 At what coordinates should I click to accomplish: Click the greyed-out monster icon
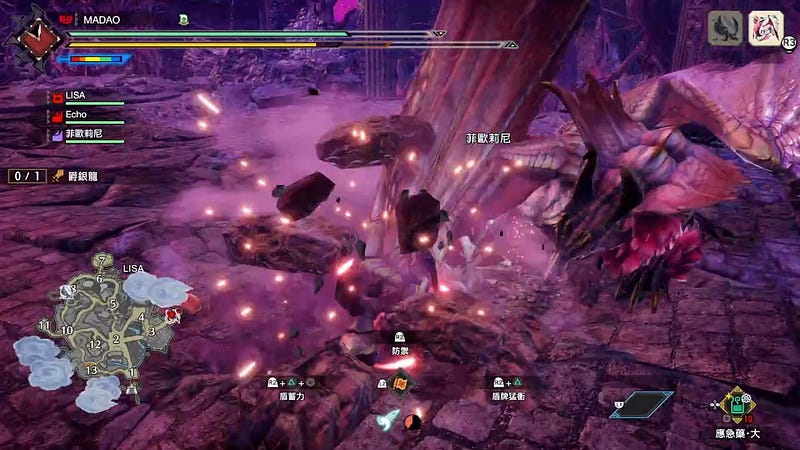(725, 28)
